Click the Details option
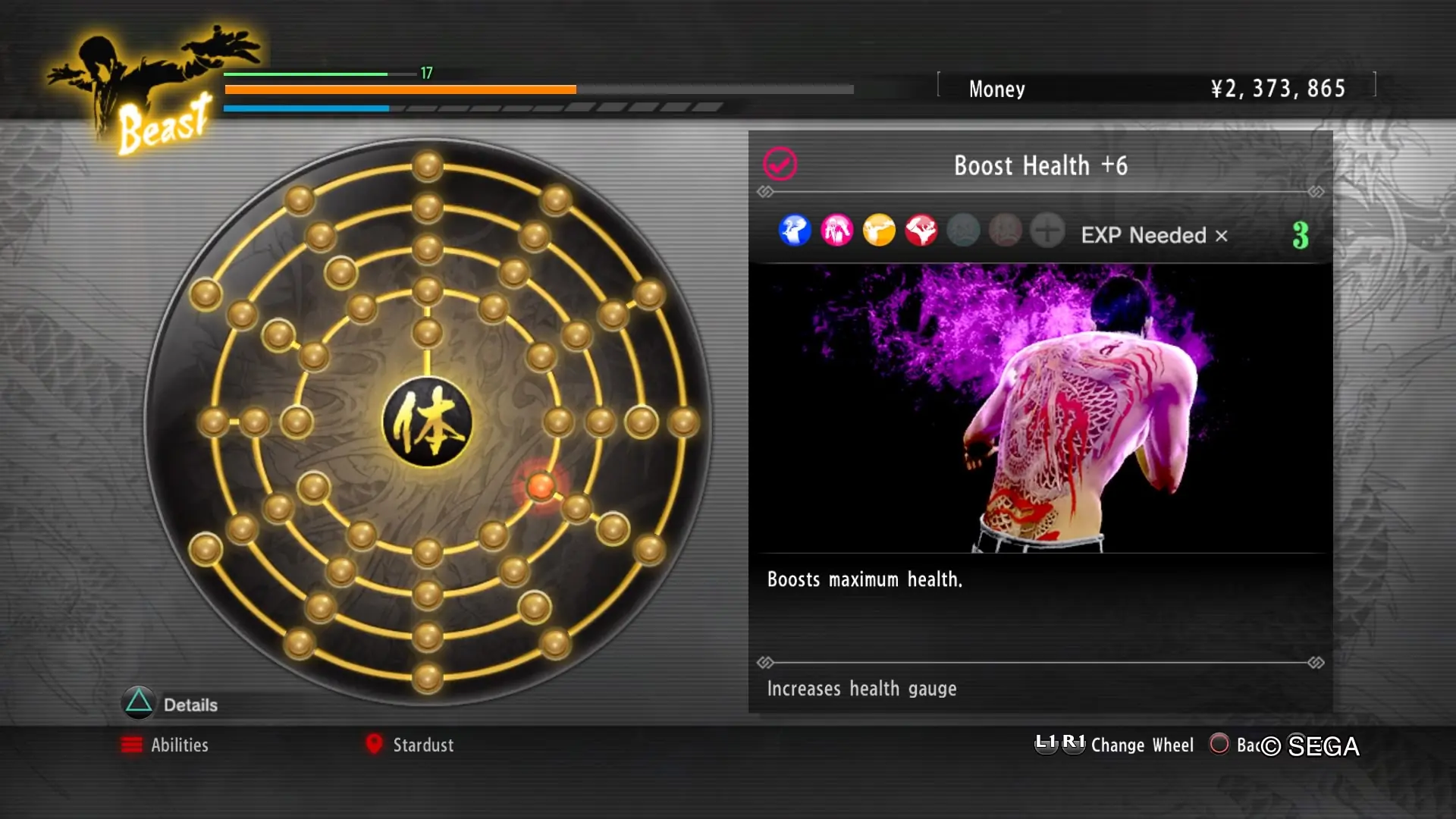This screenshot has height=819, width=1456. click(x=190, y=704)
